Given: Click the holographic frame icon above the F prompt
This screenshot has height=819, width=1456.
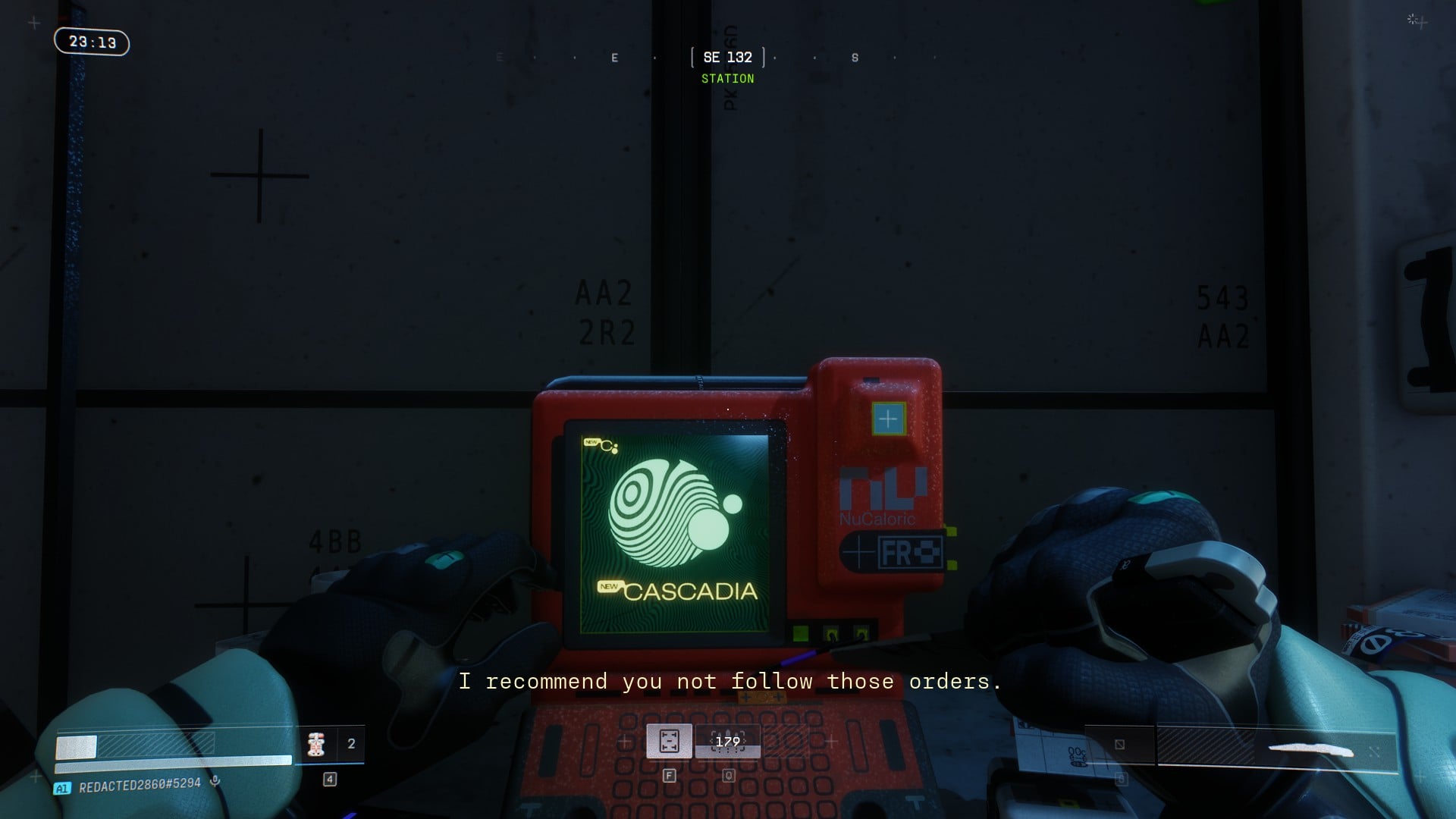Looking at the screenshot, I should pos(668,739).
